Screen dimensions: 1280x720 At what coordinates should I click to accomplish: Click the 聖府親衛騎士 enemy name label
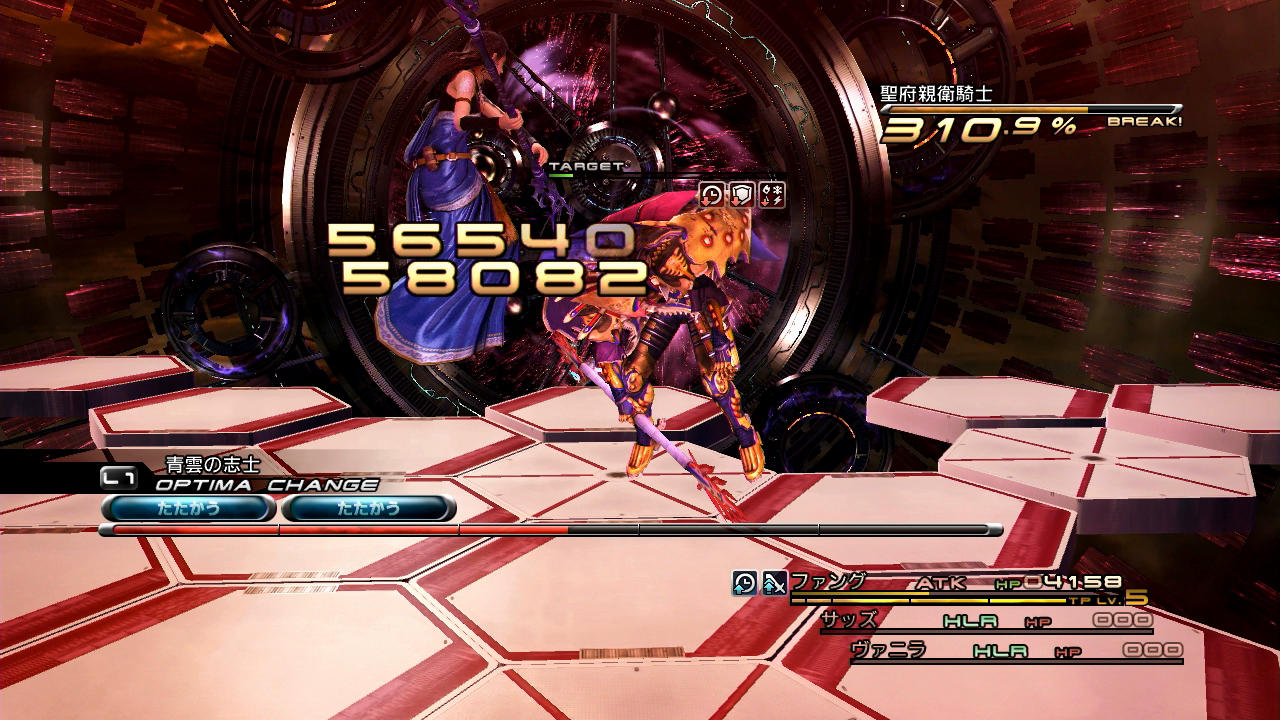pos(936,95)
